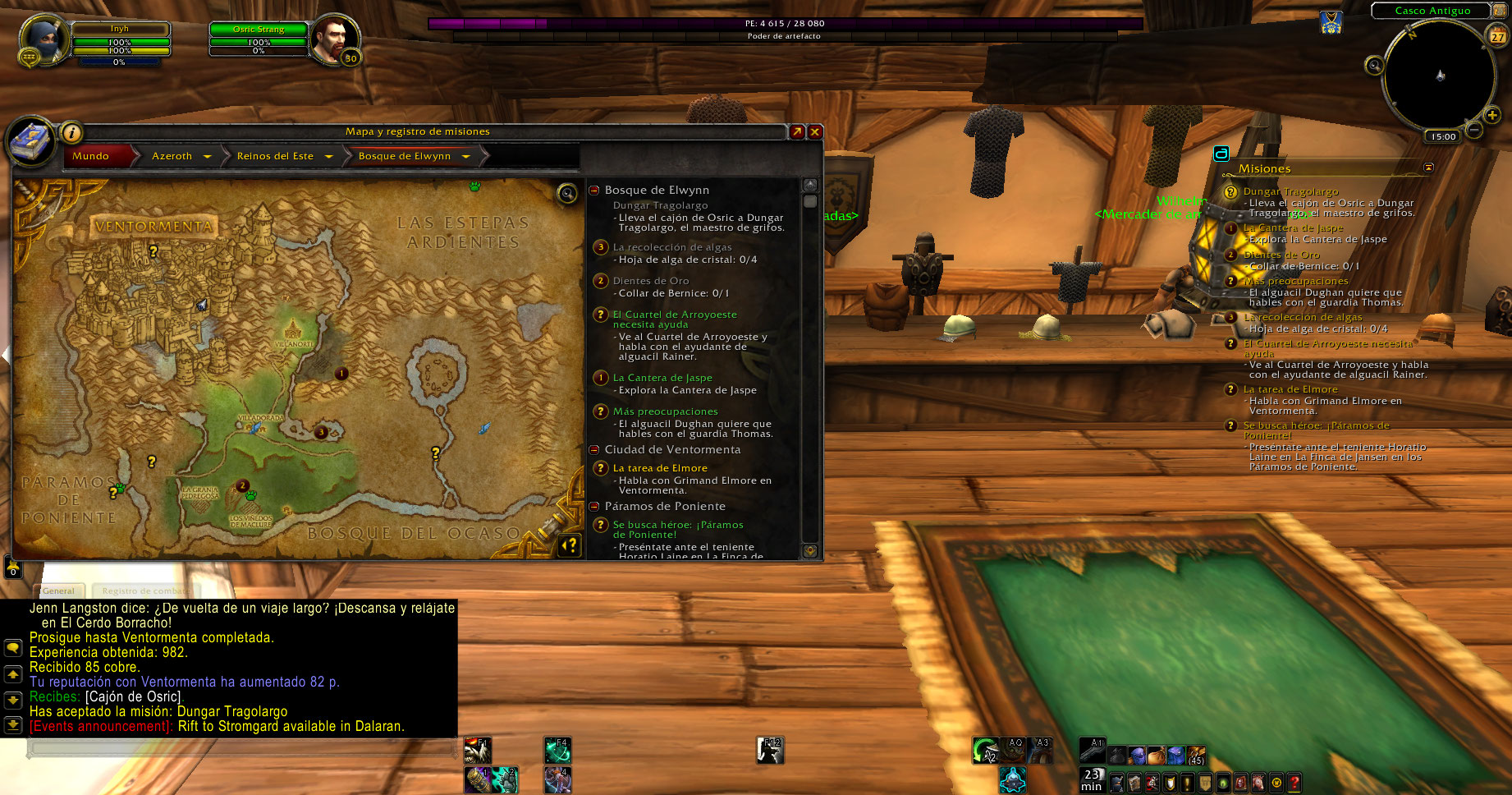The width and height of the screenshot is (1512, 795).
Task: Click the minimap zoom-out minus button
Action: tap(1474, 130)
